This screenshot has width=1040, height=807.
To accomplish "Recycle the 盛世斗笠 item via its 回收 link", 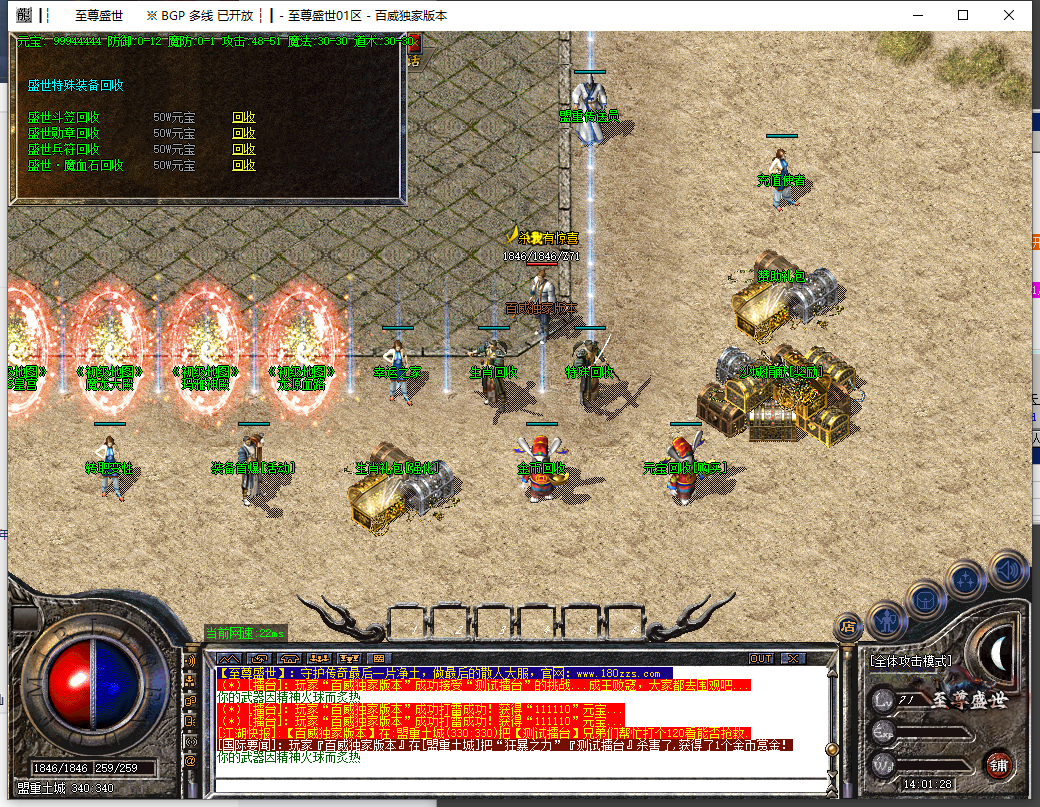I will pos(244,117).
